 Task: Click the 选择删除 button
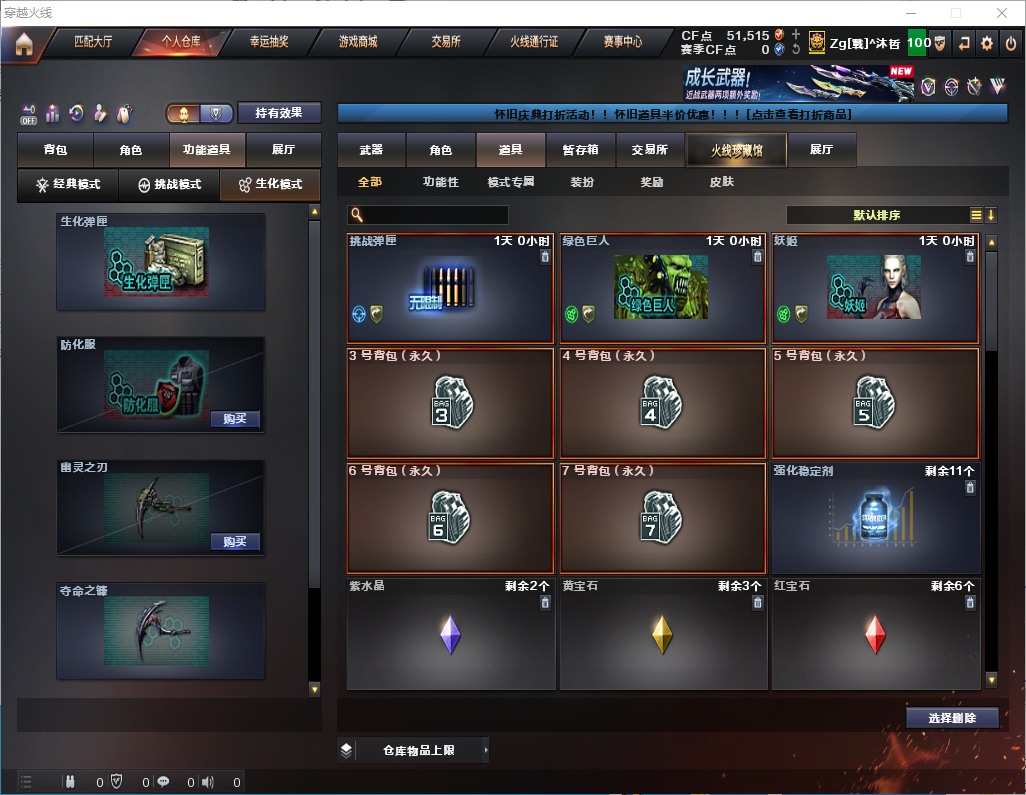[952, 718]
